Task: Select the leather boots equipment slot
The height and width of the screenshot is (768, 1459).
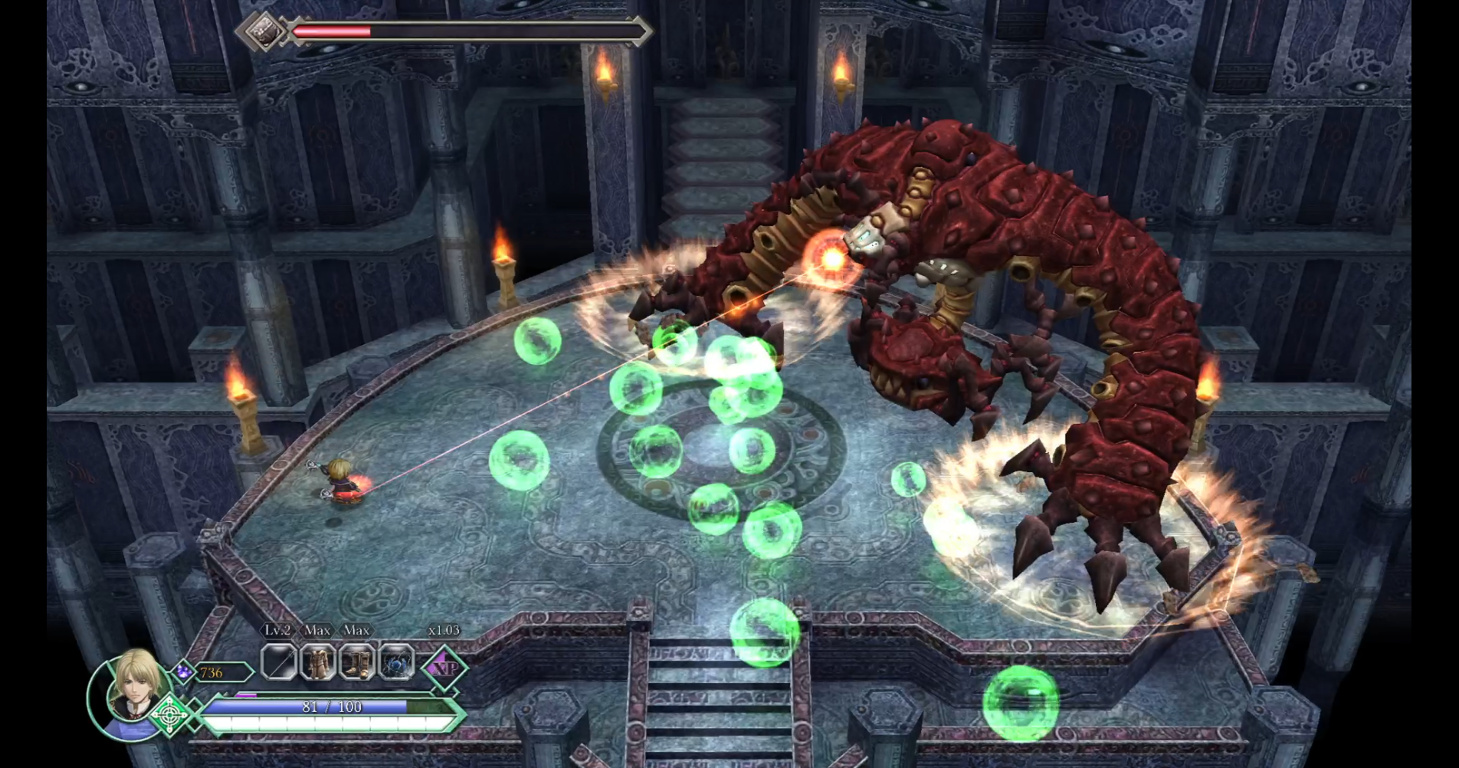Action: 357,662
